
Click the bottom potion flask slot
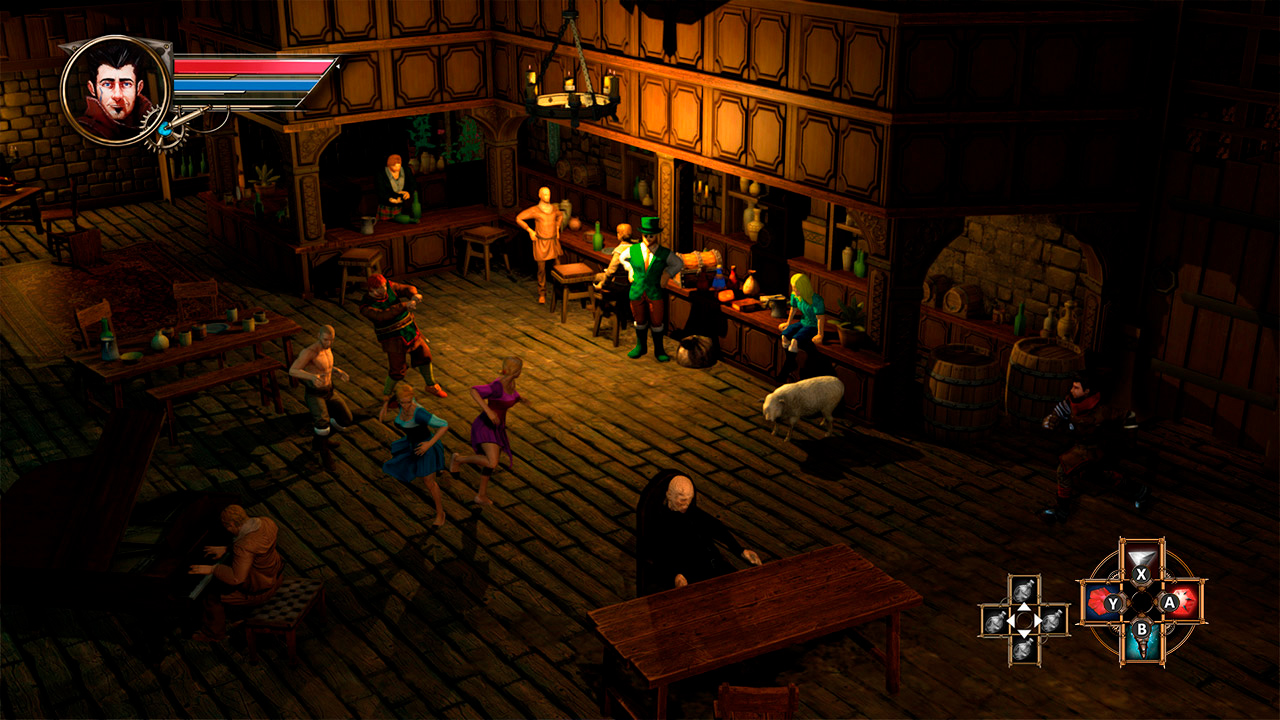pos(1023,649)
